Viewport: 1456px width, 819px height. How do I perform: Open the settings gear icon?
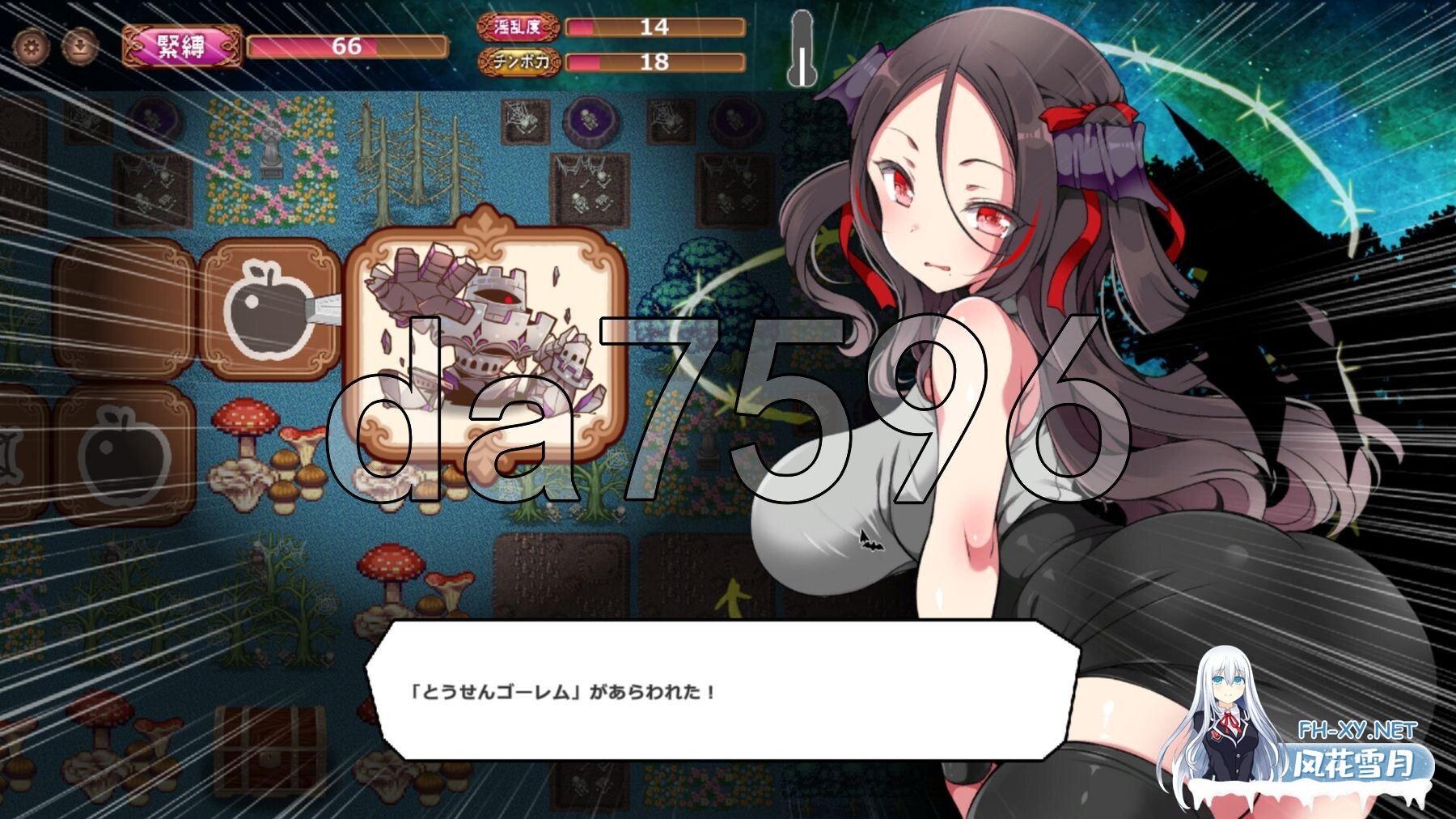(x=30, y=47)
